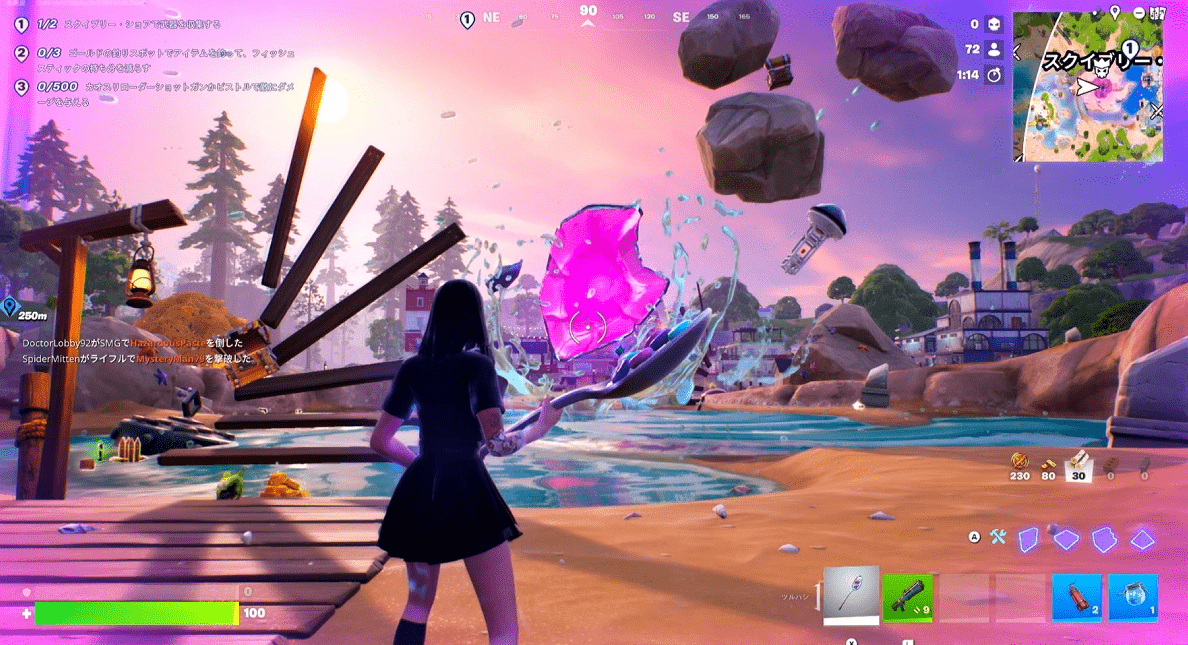Click the storm timer stopwatch icon
The height and width of the screenshot is (645, 1188).
[x=994, y=75]
